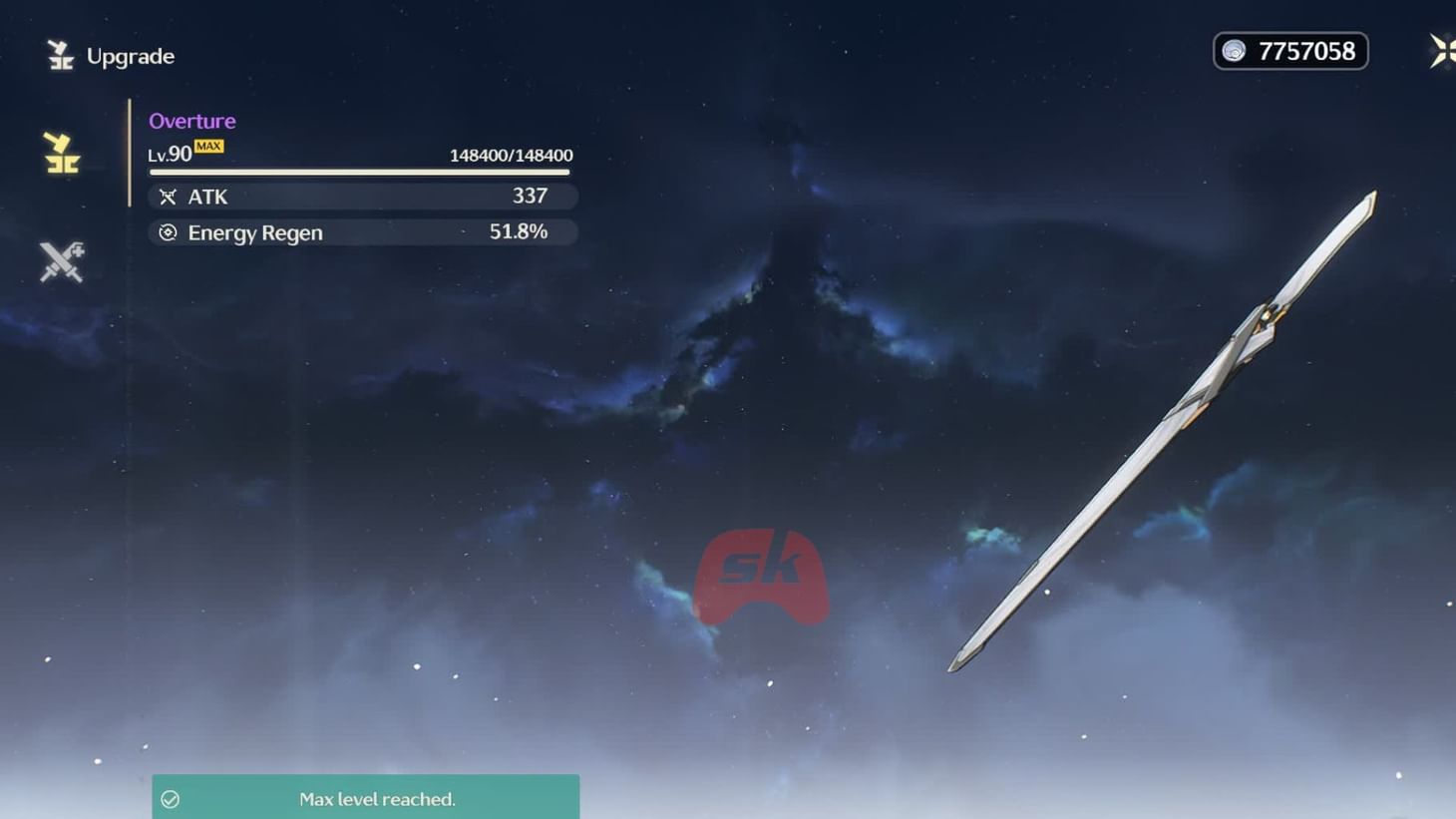Select the Energy Regen 51.8% value
1456x819 pixels.
click(520, 232)
